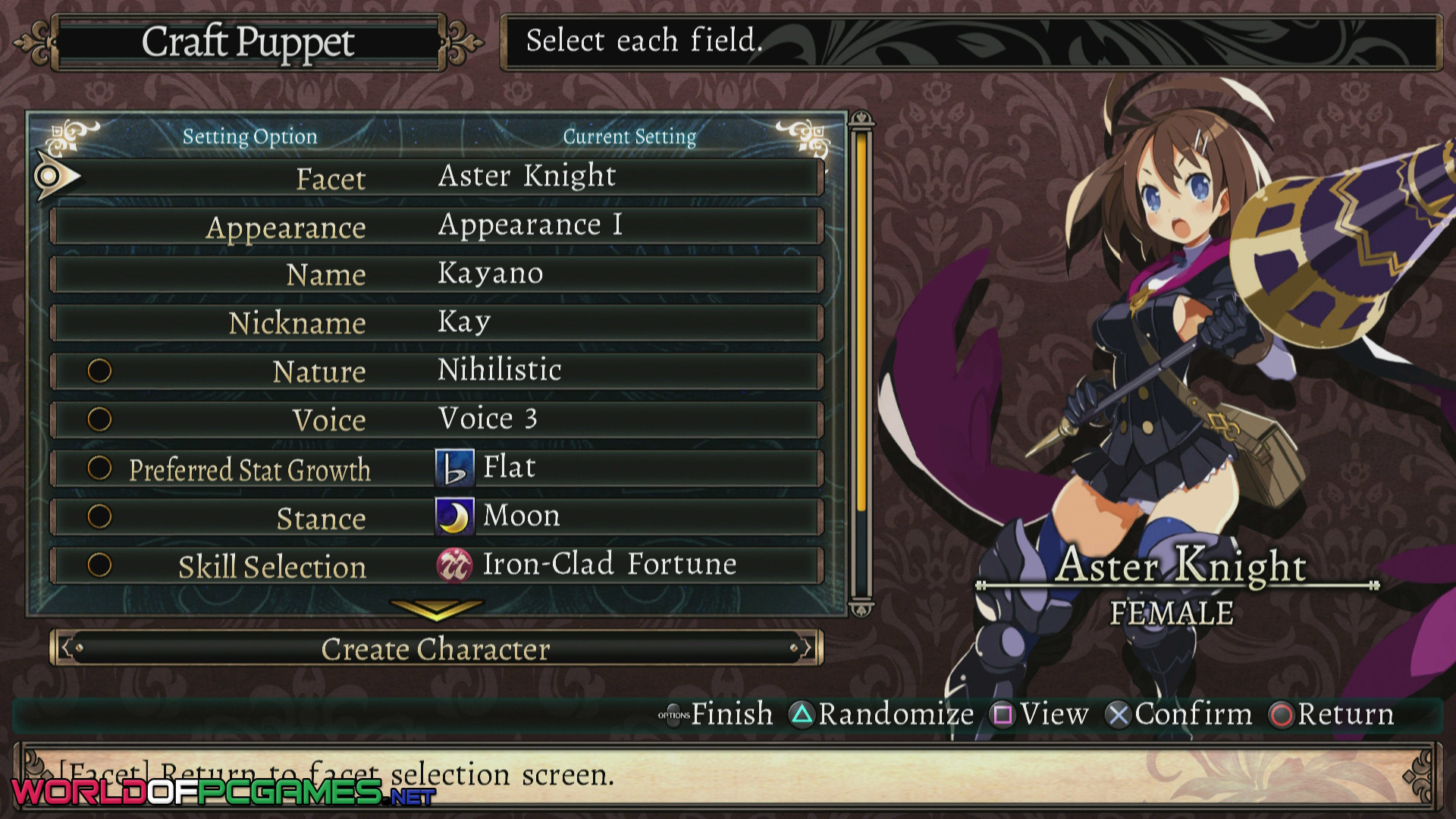1456x819 pixels.
Task: Edit the Name field Kayano
Action: 437,275
